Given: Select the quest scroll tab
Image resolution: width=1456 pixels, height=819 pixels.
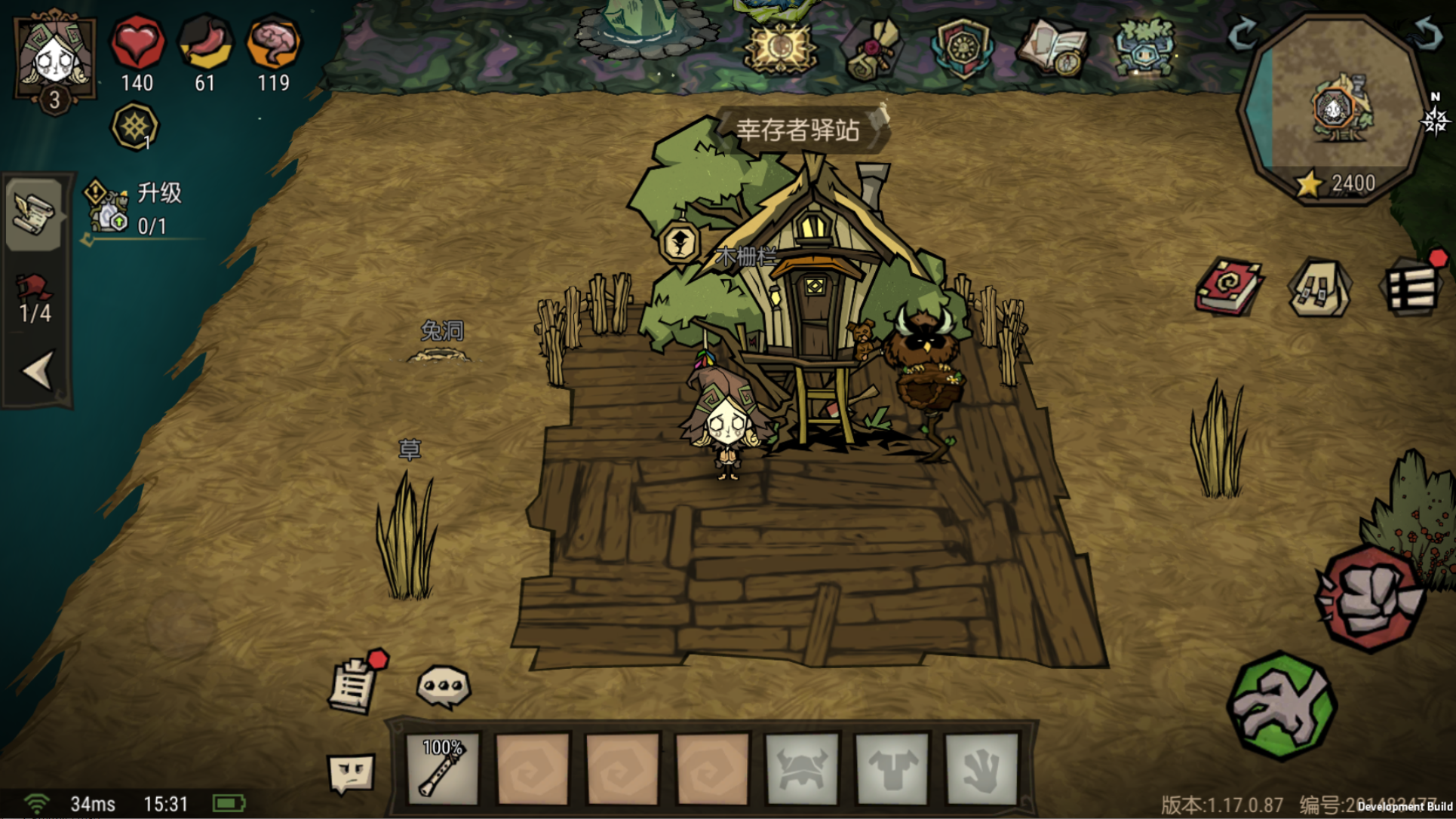Looking at the screenshot, I should click(34, 214).
